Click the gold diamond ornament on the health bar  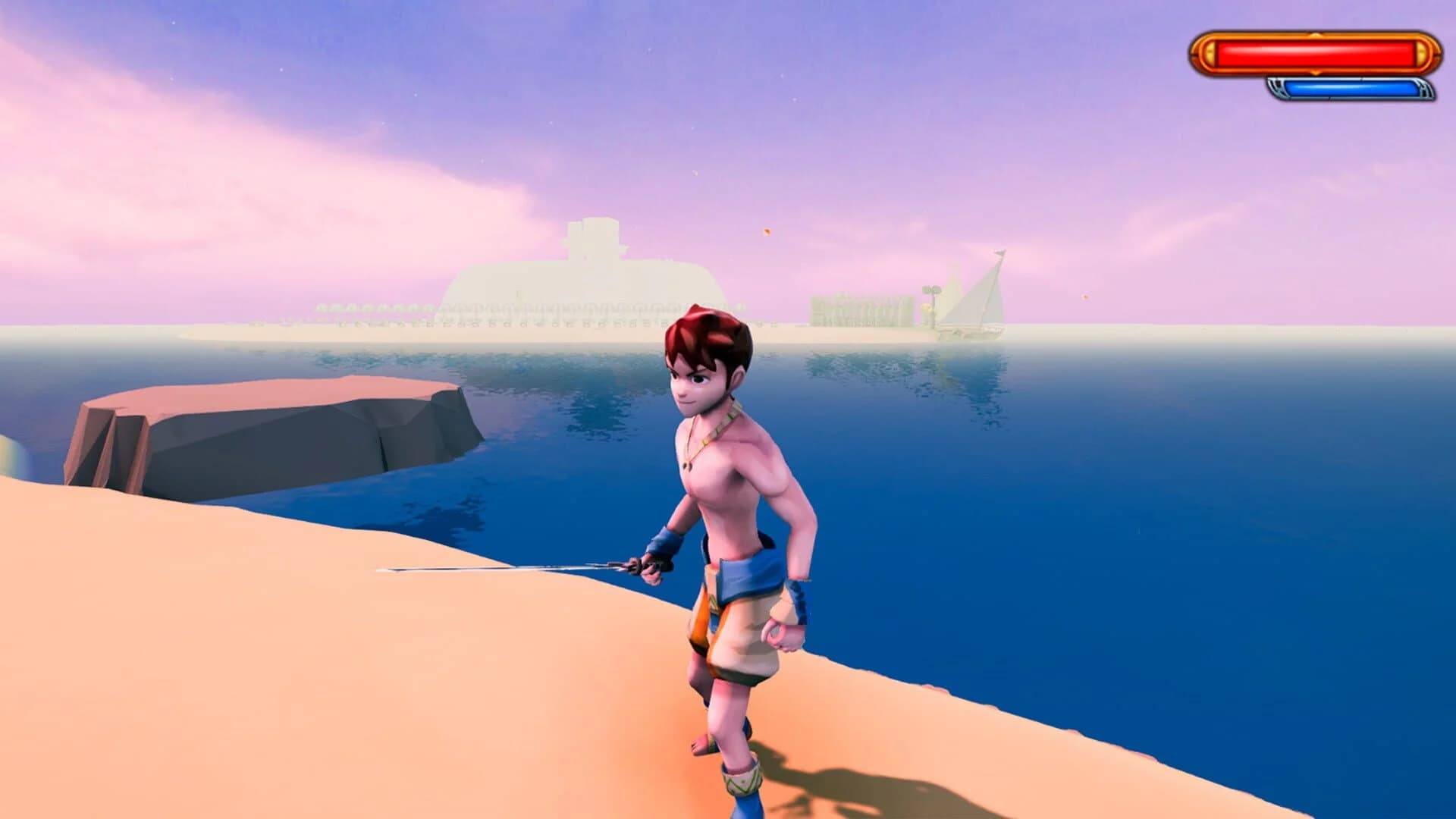click(x=1315, y=34)
